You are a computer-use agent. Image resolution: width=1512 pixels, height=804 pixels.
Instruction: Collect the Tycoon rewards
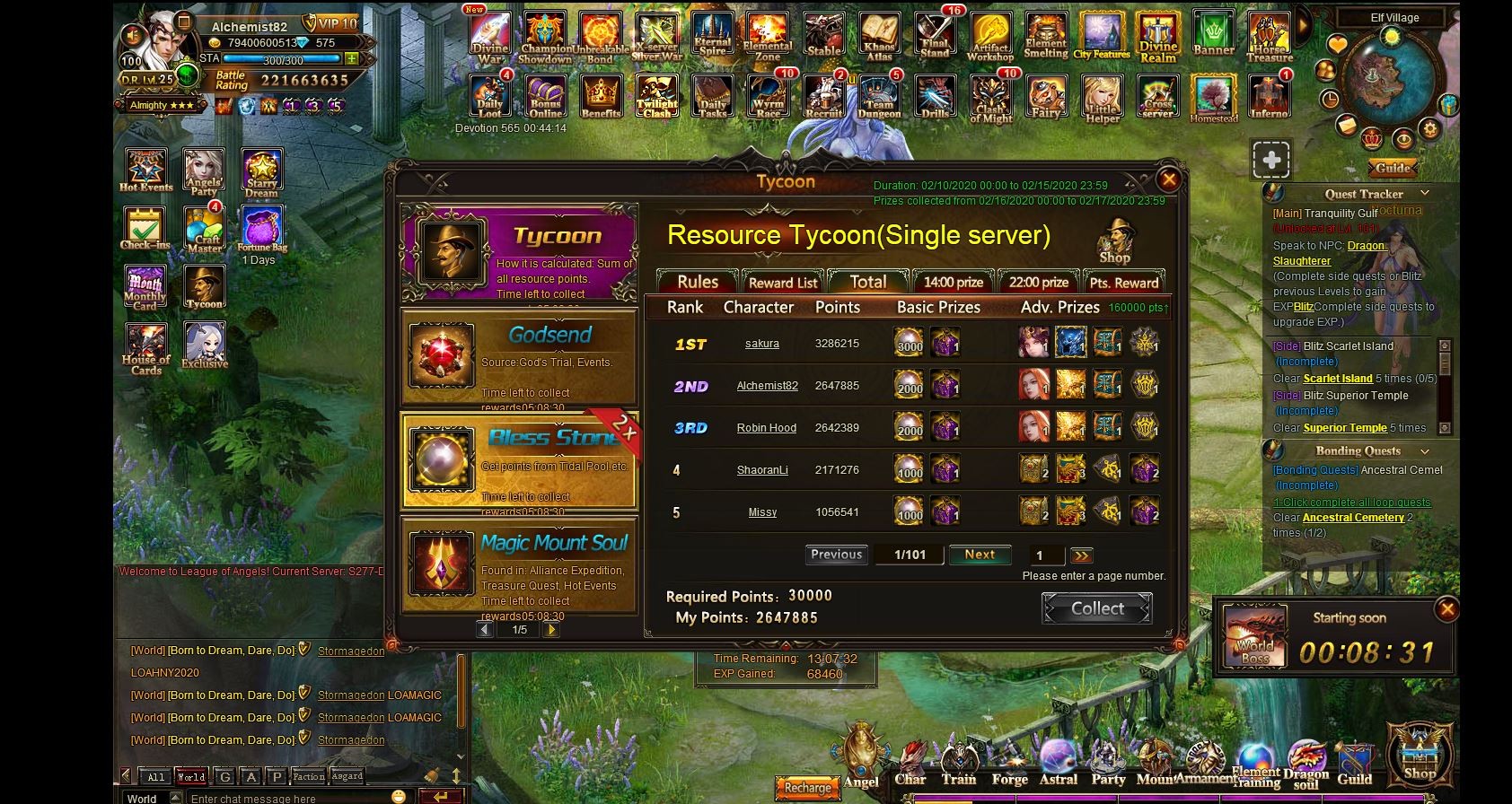point(1096,608)
